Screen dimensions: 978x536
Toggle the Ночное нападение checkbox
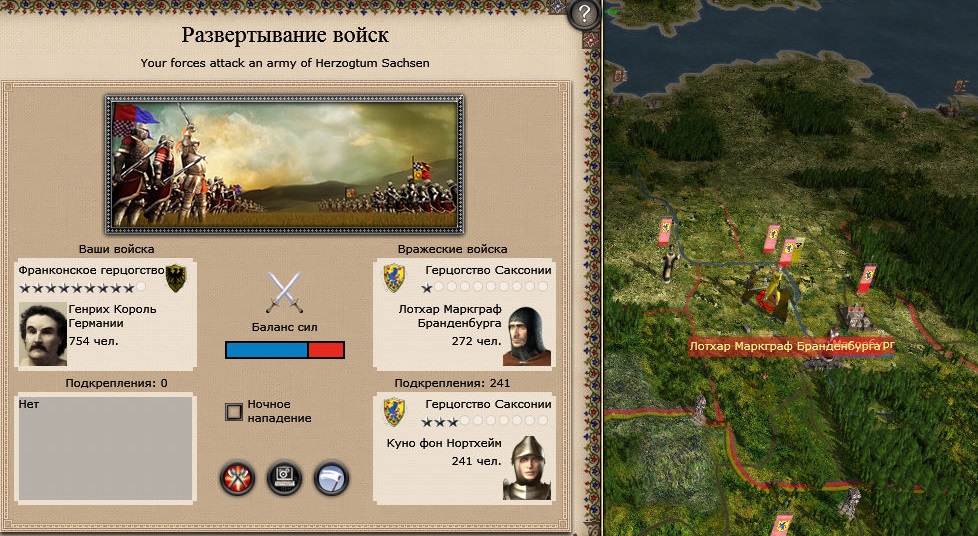point(234,411)
